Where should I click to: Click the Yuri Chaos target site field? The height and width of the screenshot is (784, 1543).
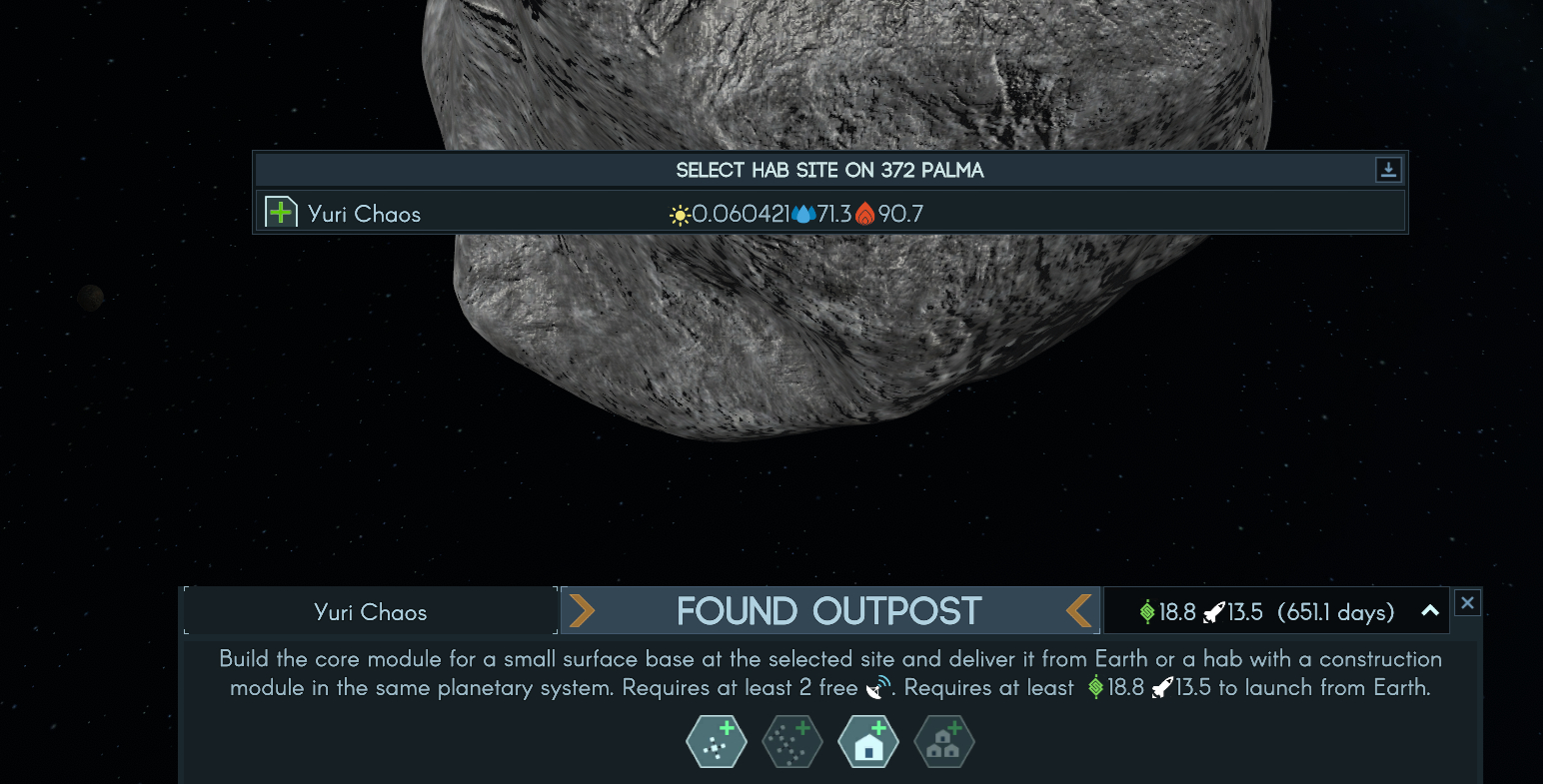pyautogui.click(x=371, y=612)
